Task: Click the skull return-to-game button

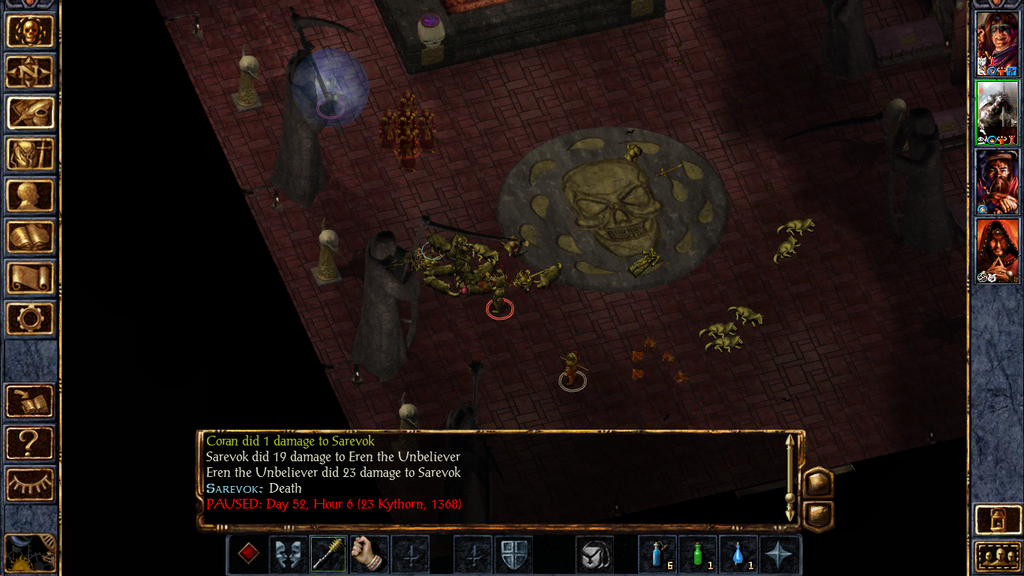Action: click(x=30, y=31)
